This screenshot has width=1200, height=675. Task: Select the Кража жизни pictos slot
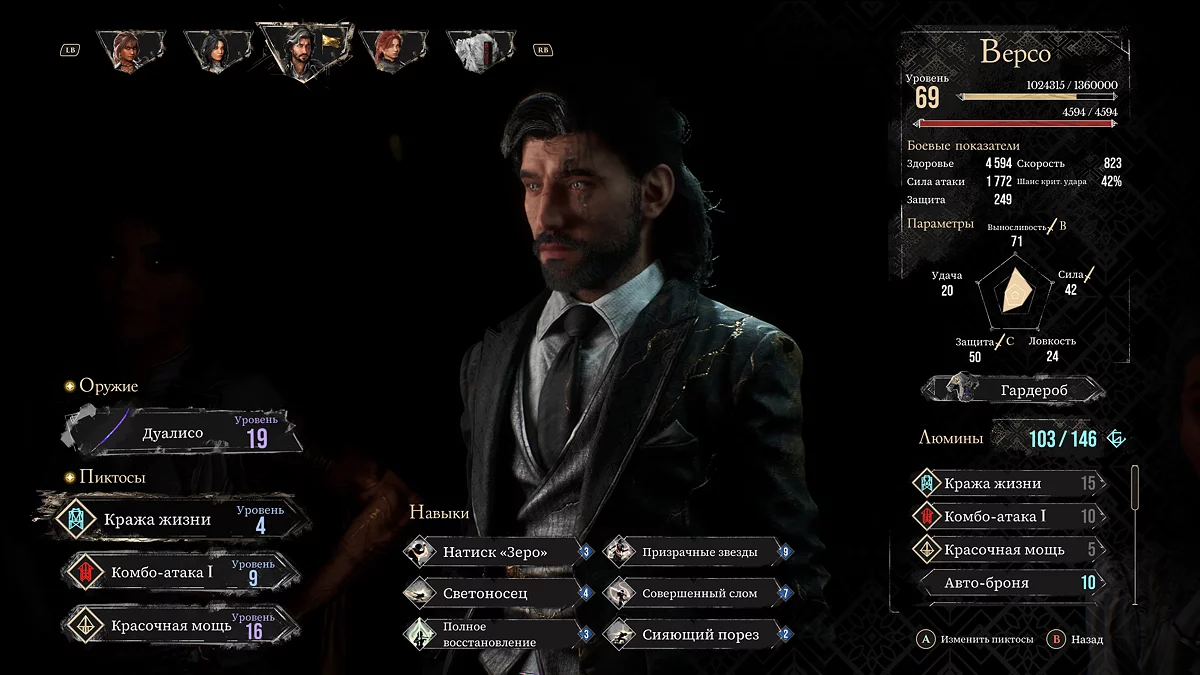coord(178,519)
